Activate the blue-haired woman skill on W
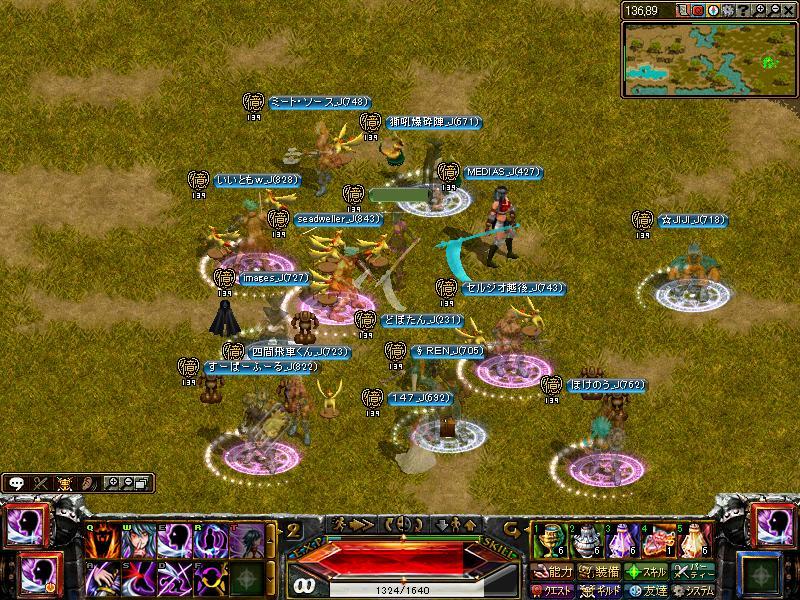Screen dimensions: 800x600 click(x=140, y=541)
